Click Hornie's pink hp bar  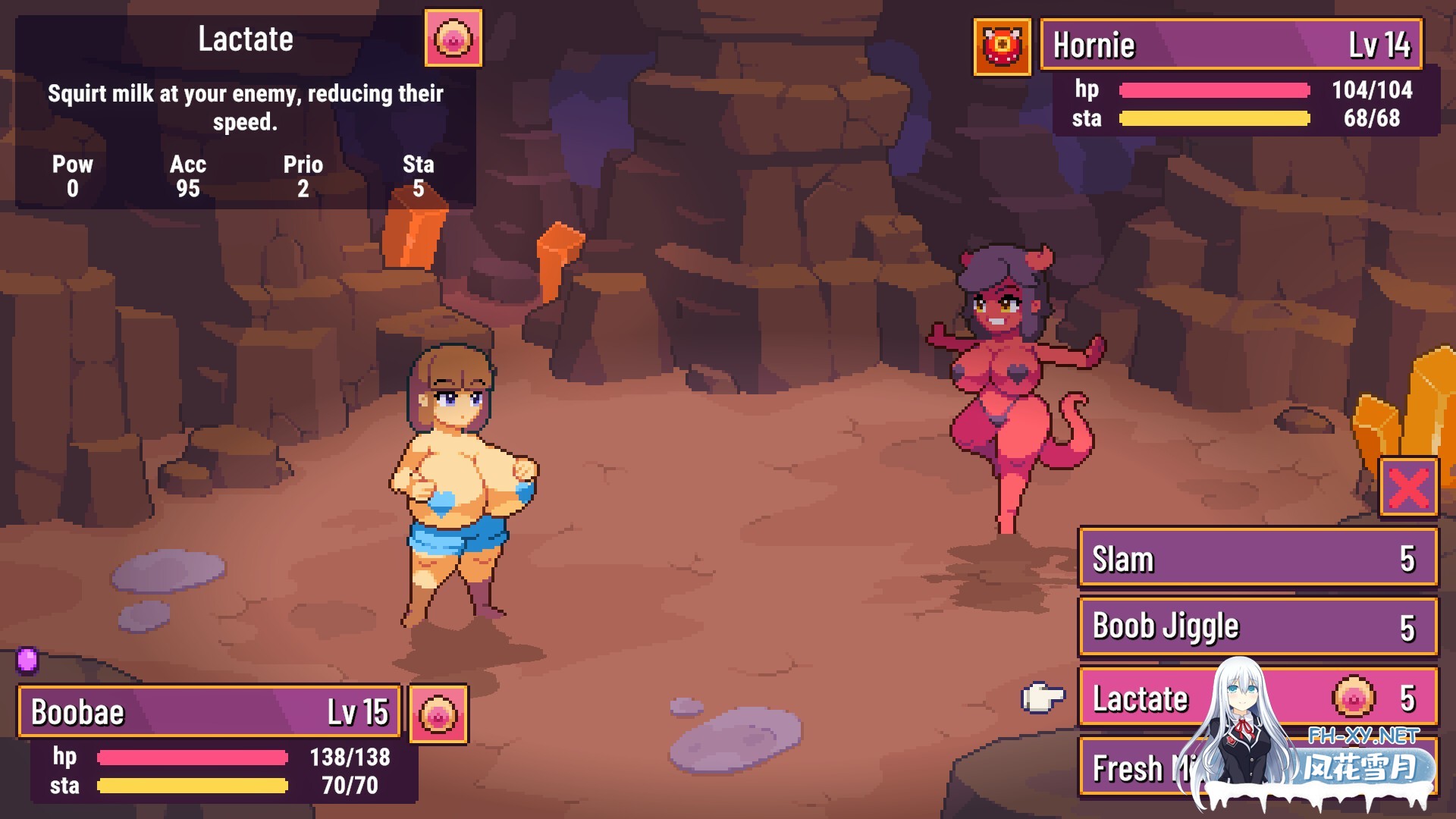pos(1213,89)
